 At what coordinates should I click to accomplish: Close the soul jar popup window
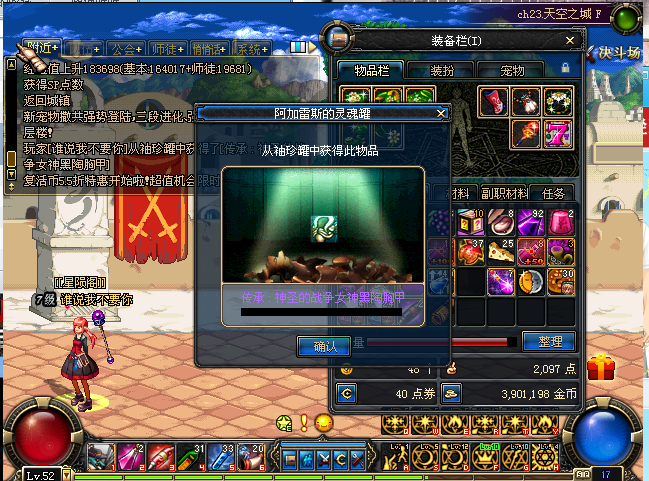click(x=439, y=114)
